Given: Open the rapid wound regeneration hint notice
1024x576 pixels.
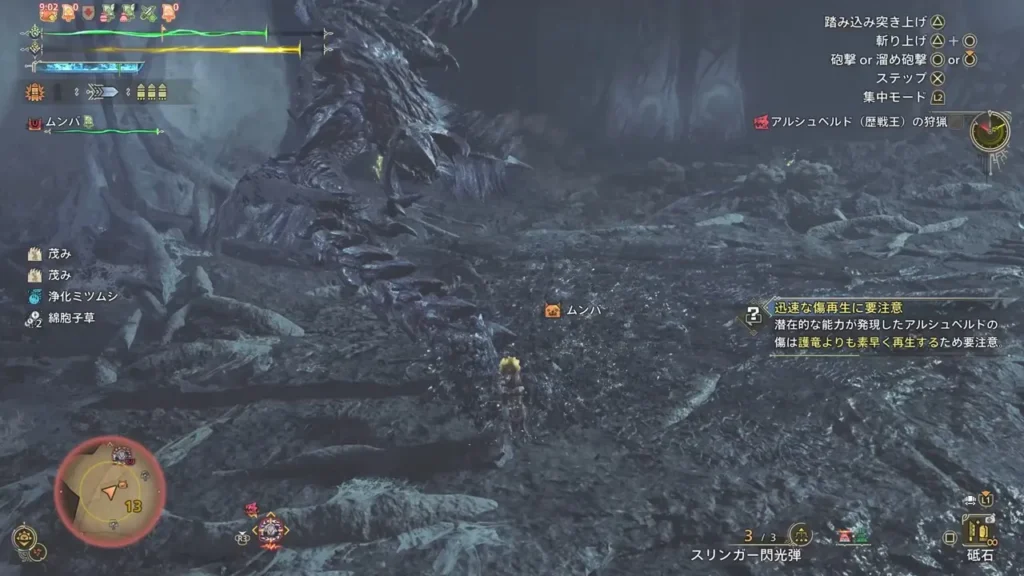Looking at the screenshot, I should click(752, 316).
